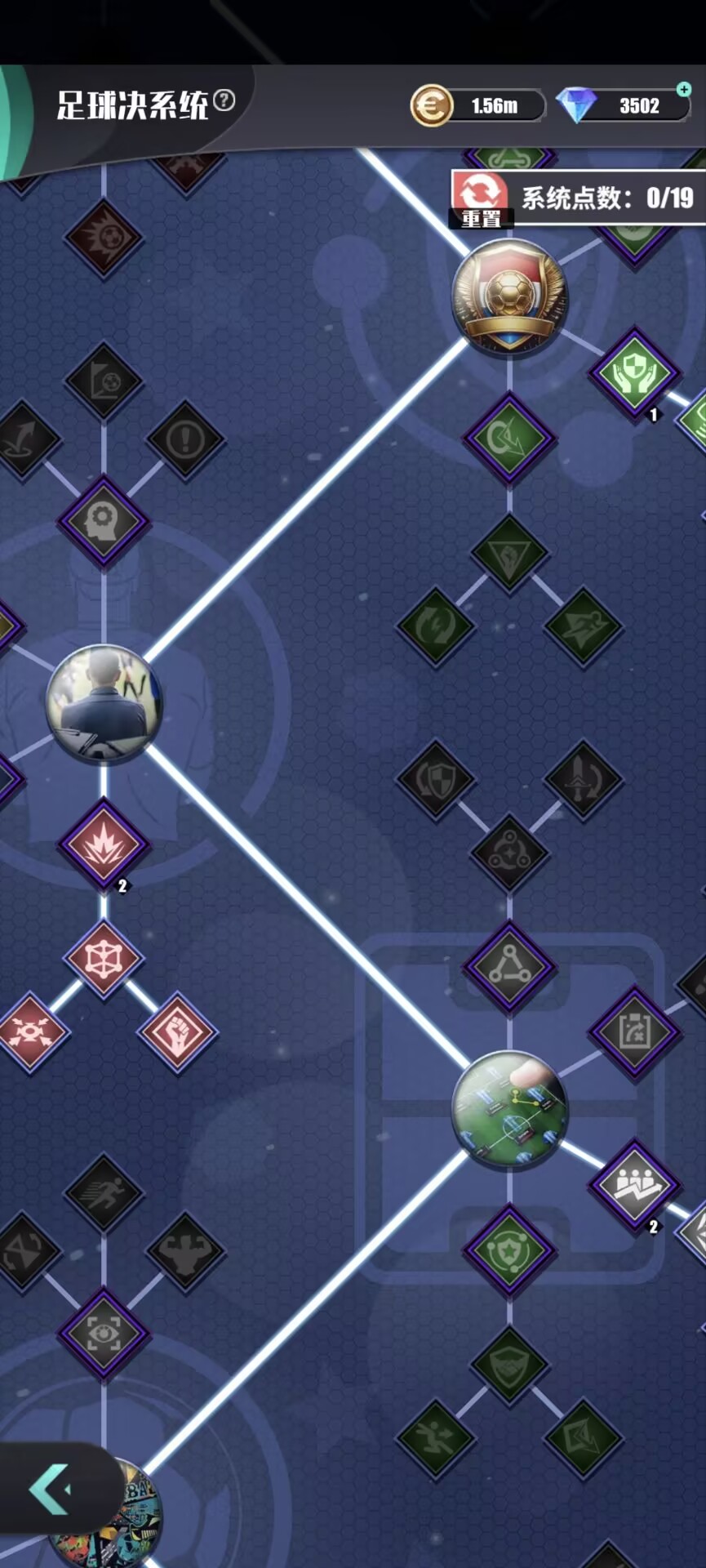Select the pink raised fist skill node
Image resolution: width=706 pixels, height=1568 pixels.
[177, 1032]
